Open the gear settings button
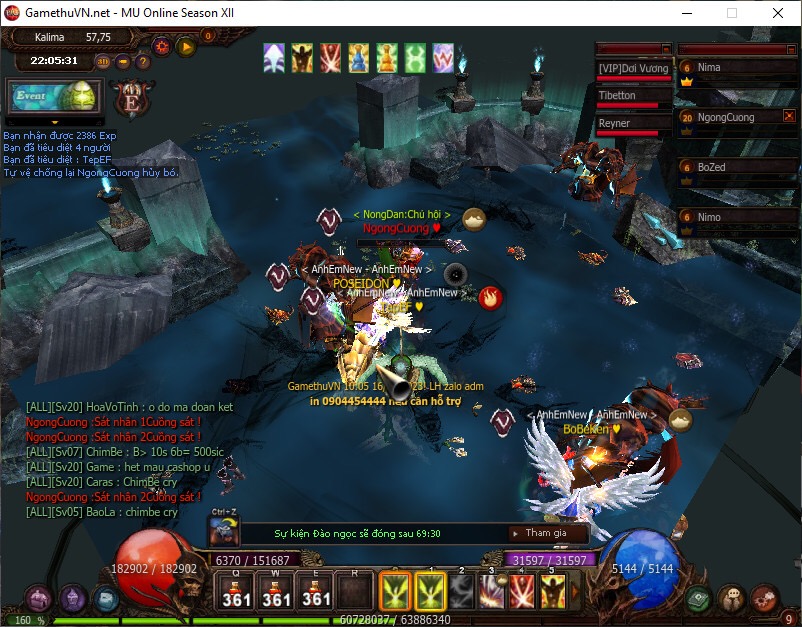802x627 pixels. click(161, 46)
